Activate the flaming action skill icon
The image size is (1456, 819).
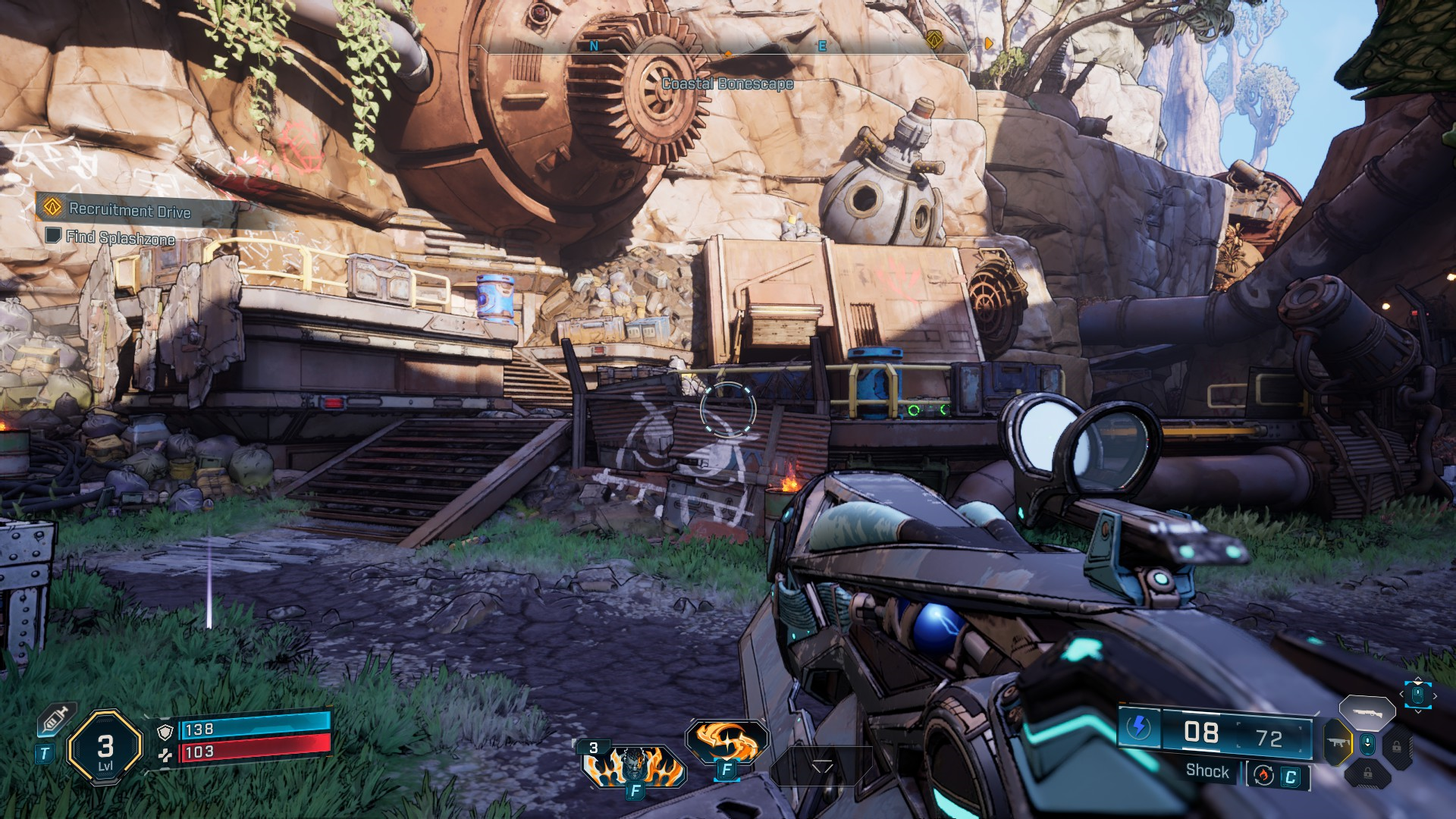click(x=726, y=741)
